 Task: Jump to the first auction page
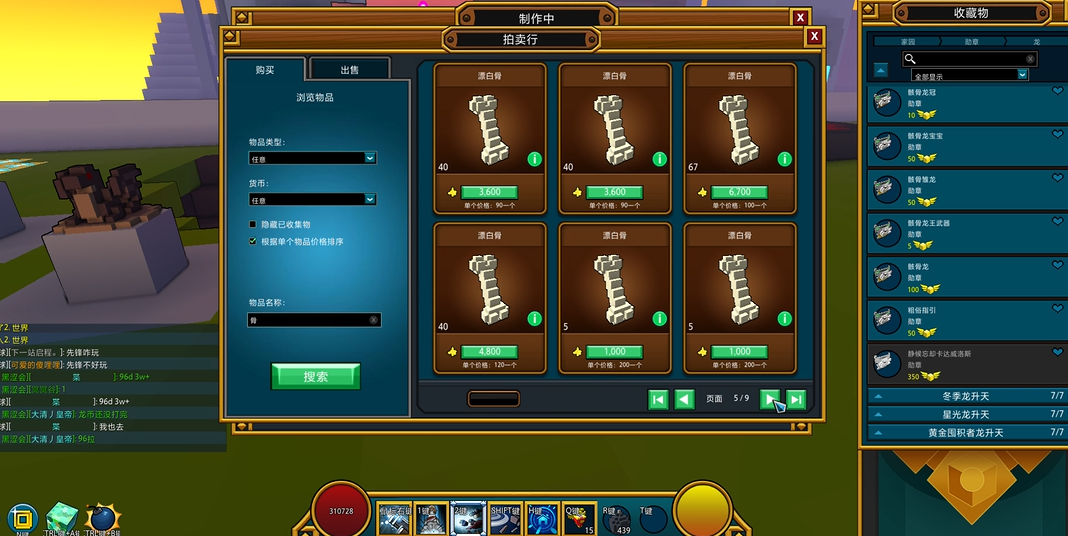(x=658, y=399)
